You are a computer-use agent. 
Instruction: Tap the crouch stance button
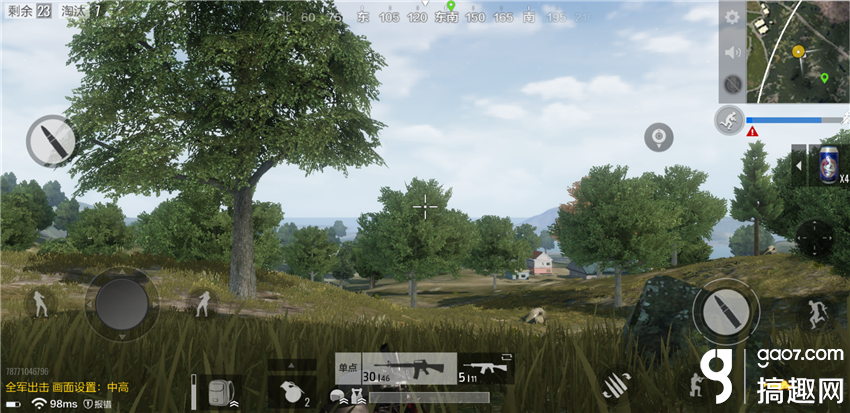(x=696, y=383)
